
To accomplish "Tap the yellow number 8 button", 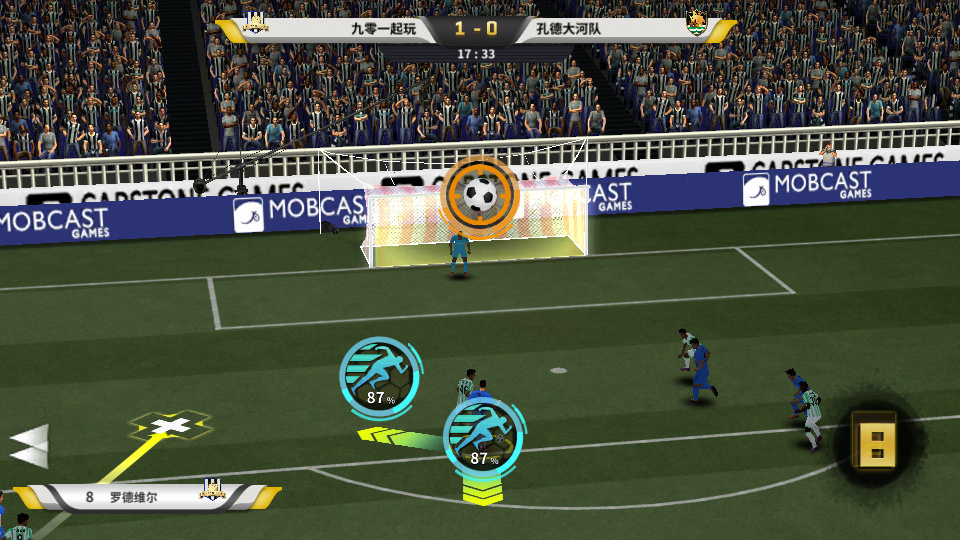I will tap(874, 439).
